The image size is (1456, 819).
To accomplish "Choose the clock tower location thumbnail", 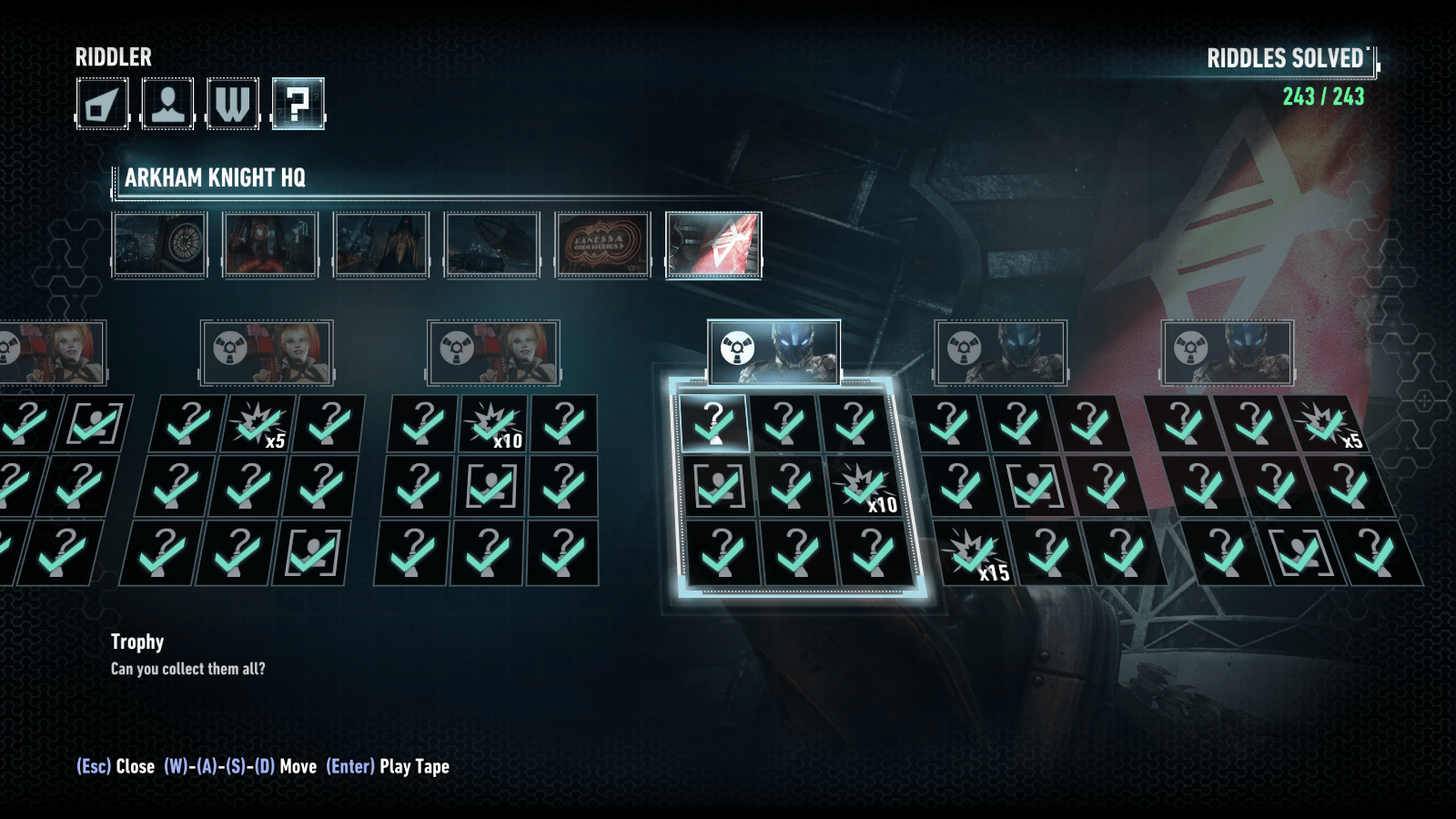I will (x=160, y=244).
